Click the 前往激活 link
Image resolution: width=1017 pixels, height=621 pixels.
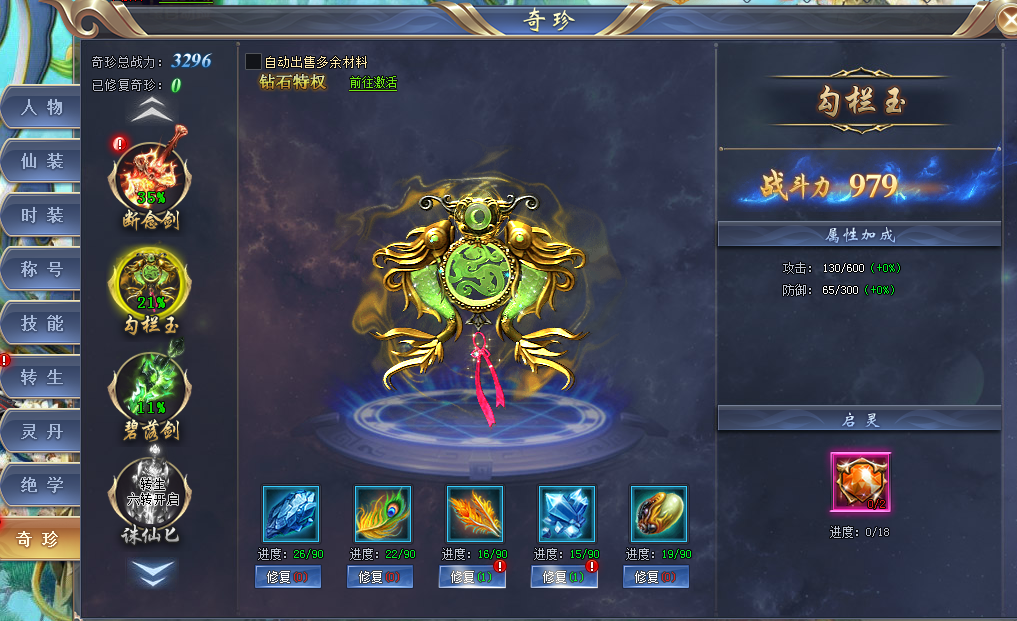coord(373,83)
